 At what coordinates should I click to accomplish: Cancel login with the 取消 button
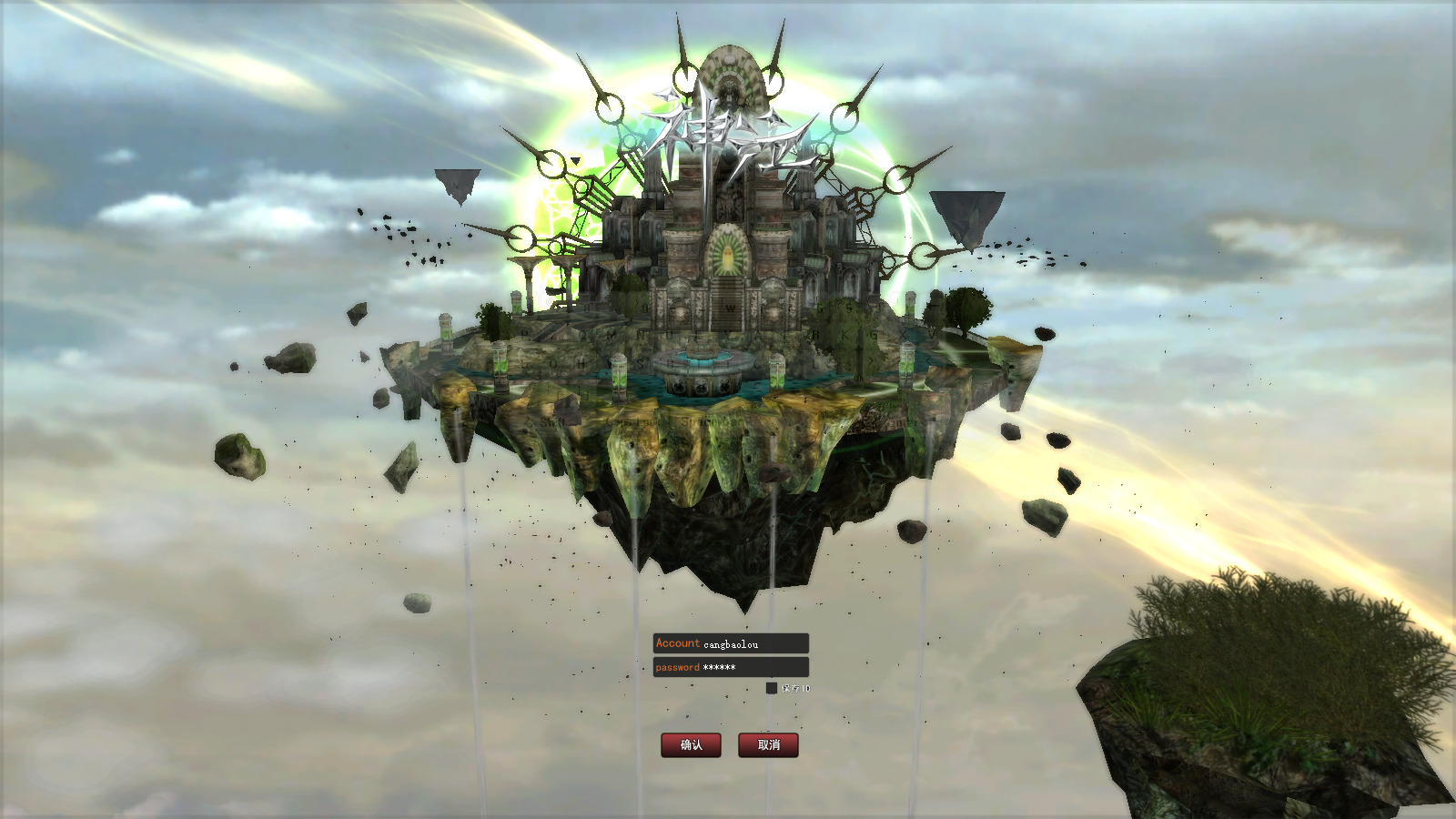coord(768,744)
